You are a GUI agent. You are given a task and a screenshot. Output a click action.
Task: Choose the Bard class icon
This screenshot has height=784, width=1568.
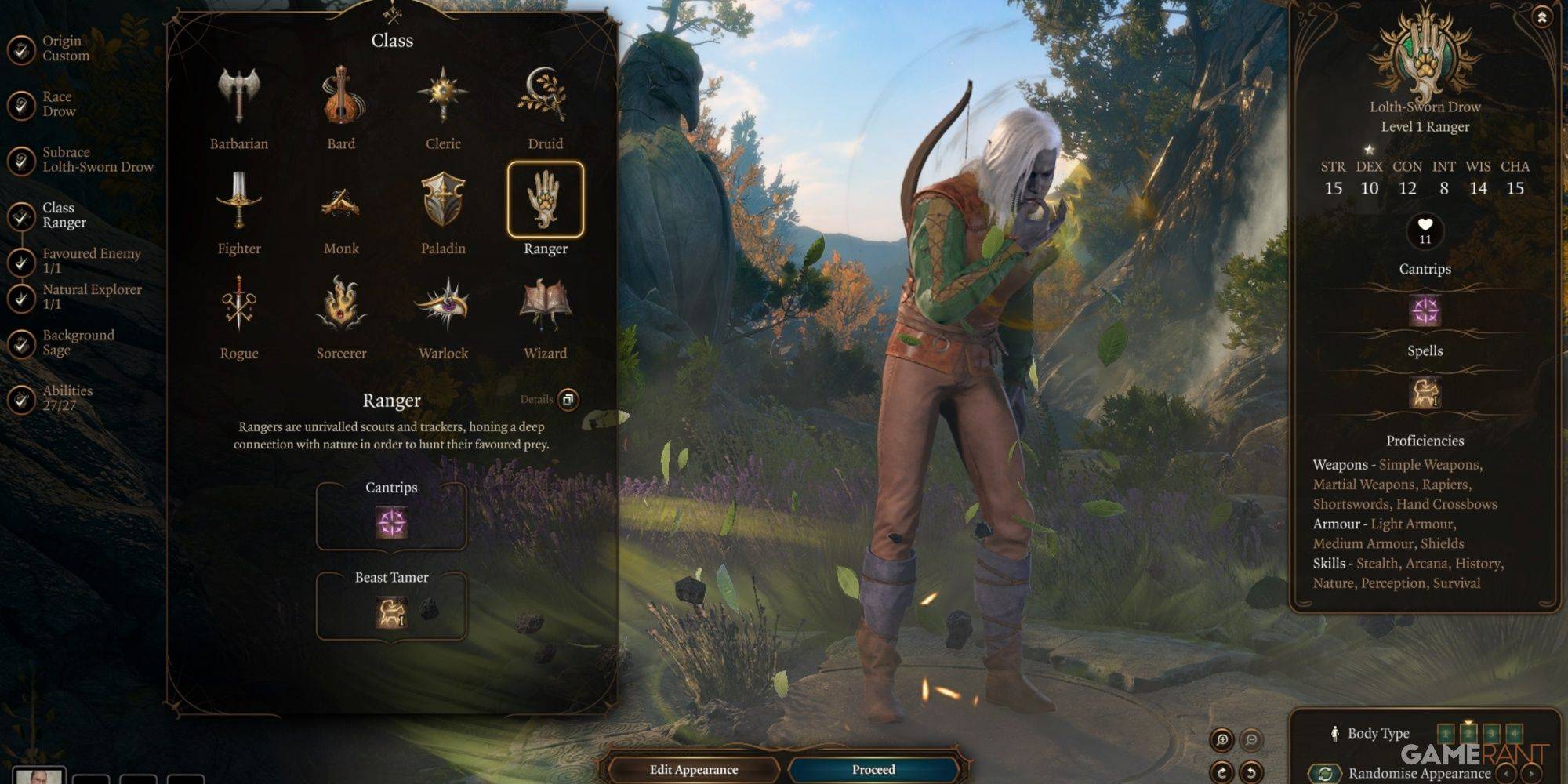(341, 97)
